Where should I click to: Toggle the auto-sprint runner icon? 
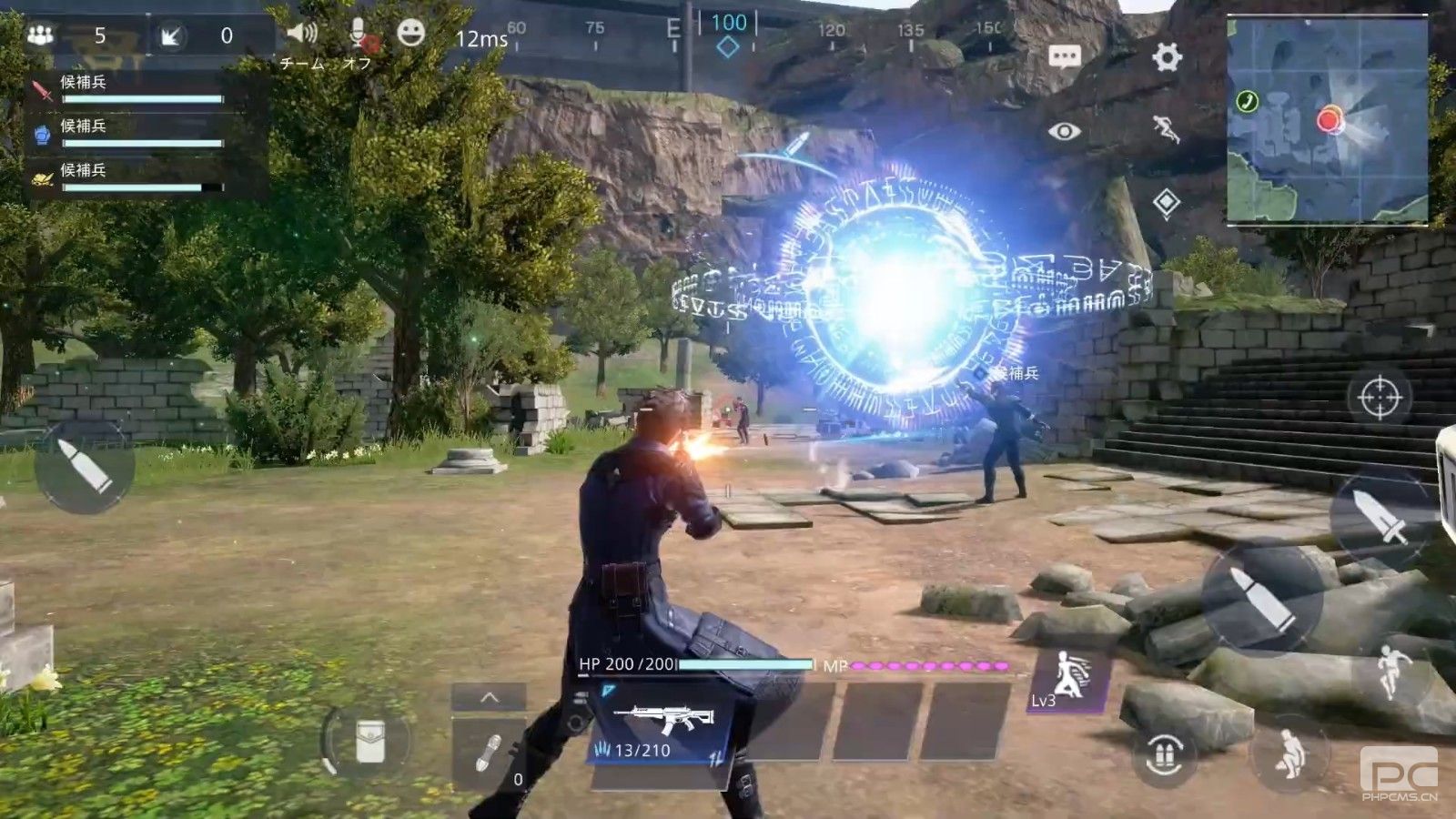click(1166, 130)
